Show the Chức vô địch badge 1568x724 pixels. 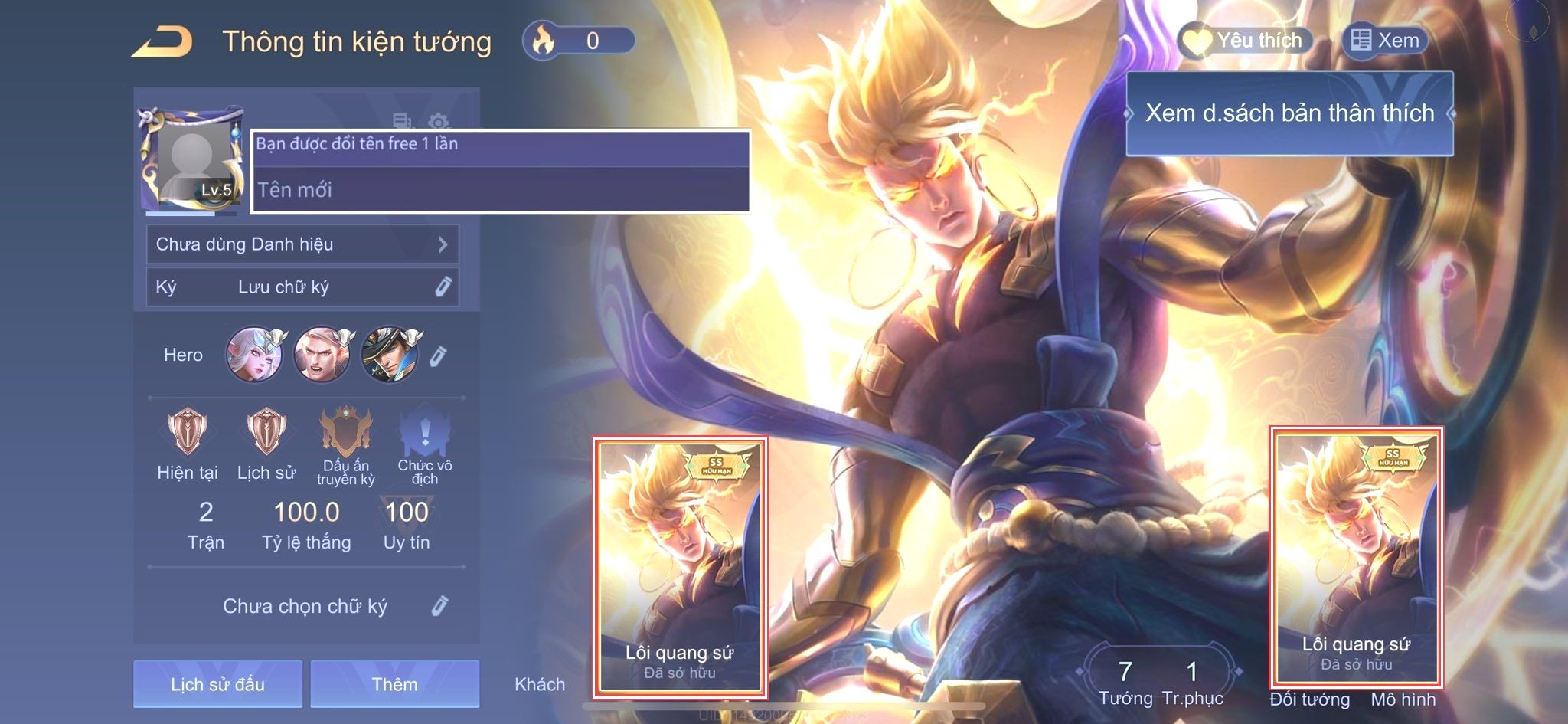coord(425,433)
